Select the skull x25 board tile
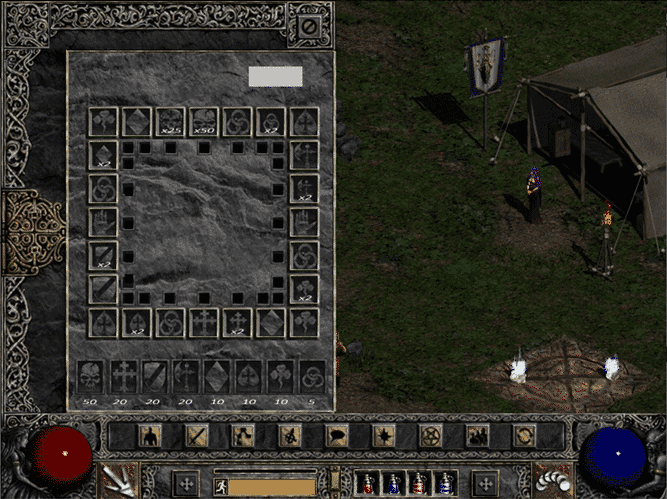 170,122
